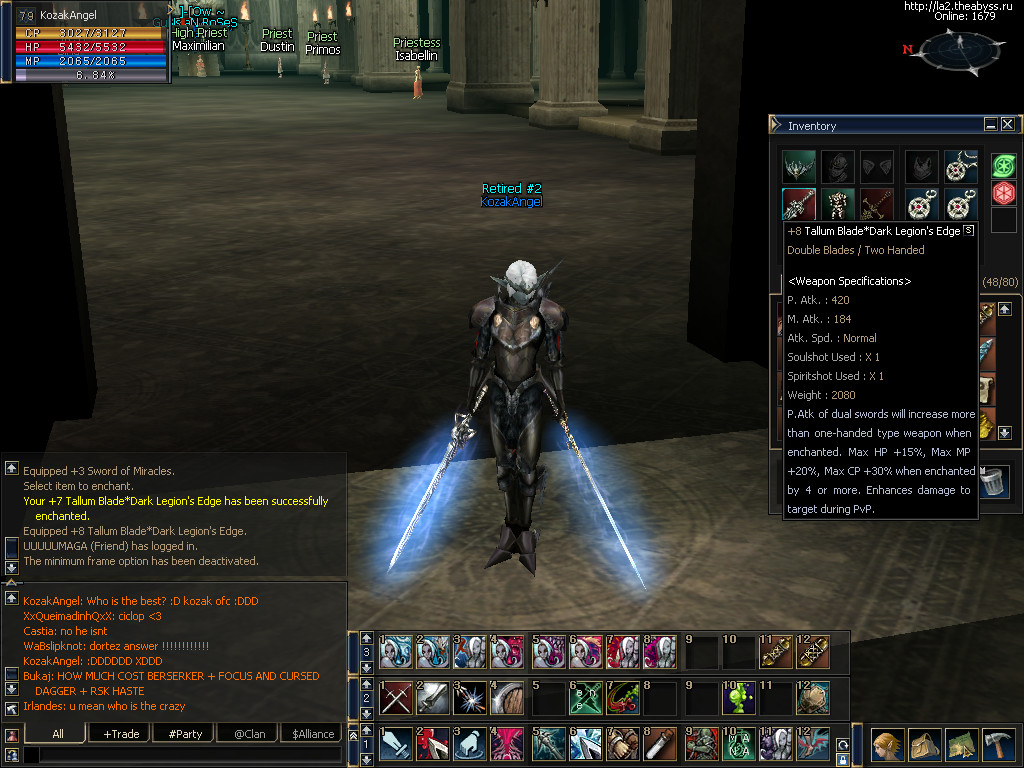Close the Inventory window
The image size is (1024, 768).
tap(1008, 125)
